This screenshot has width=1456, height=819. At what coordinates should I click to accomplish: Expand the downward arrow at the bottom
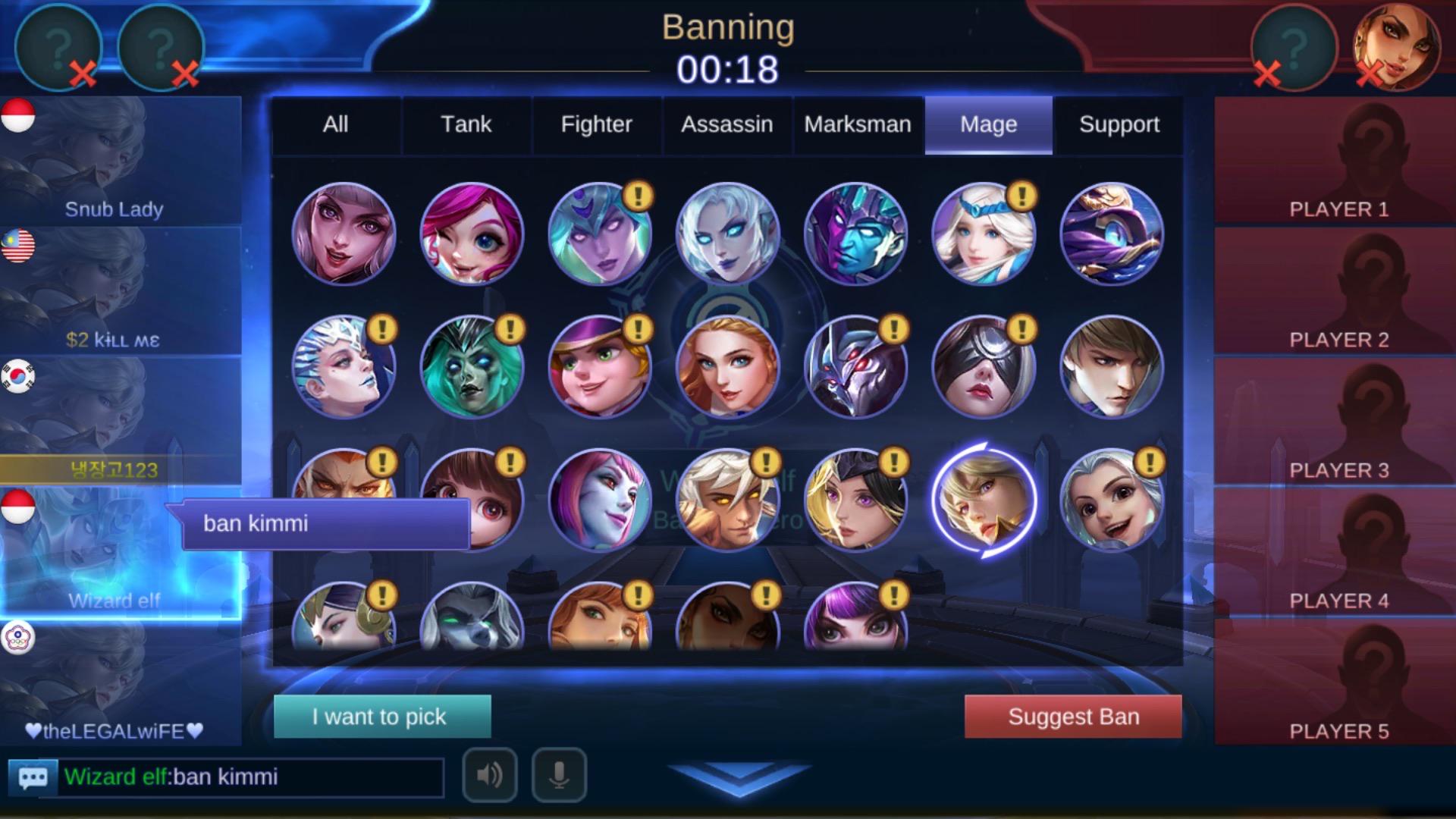point(739,778)
